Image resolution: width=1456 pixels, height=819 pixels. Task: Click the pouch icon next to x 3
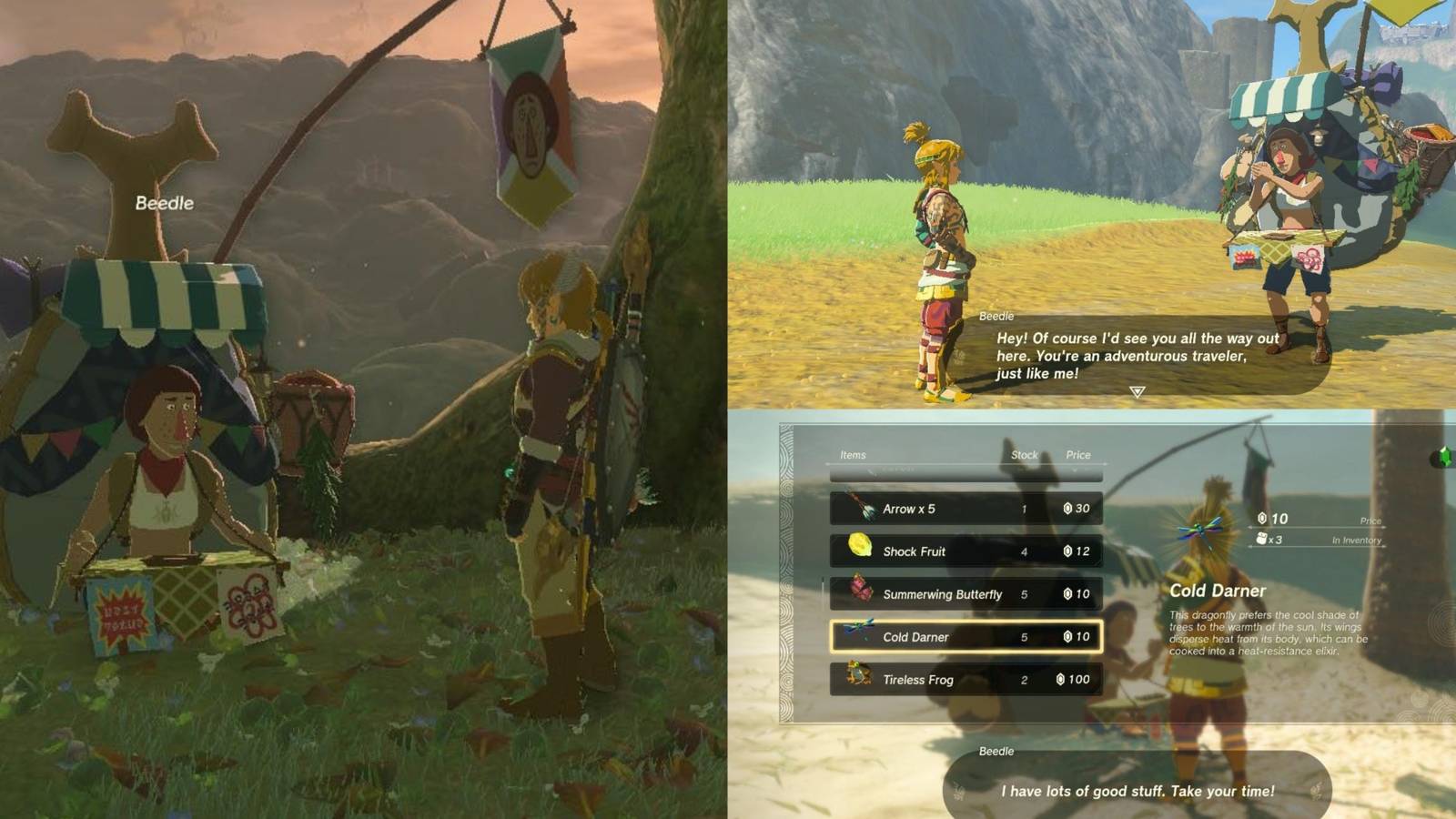pyautogui.click(x=1263, y=539)
